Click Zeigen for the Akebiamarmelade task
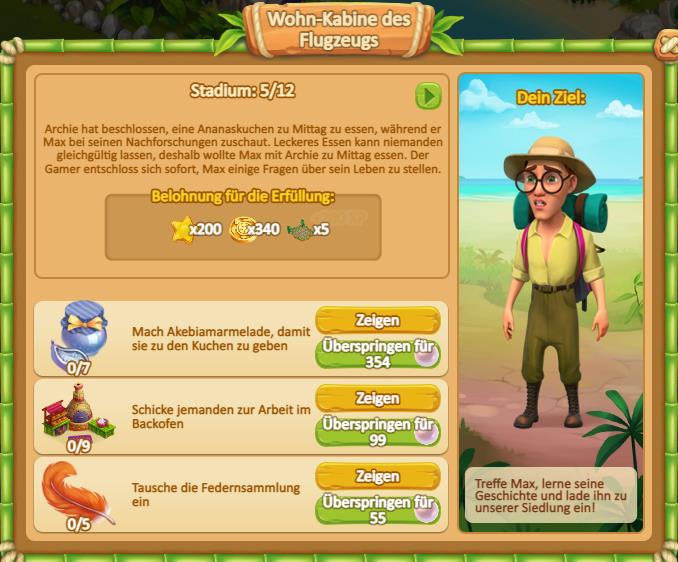Image resolution: width=678 pixels, height=562 pixels. click(377, 320)
